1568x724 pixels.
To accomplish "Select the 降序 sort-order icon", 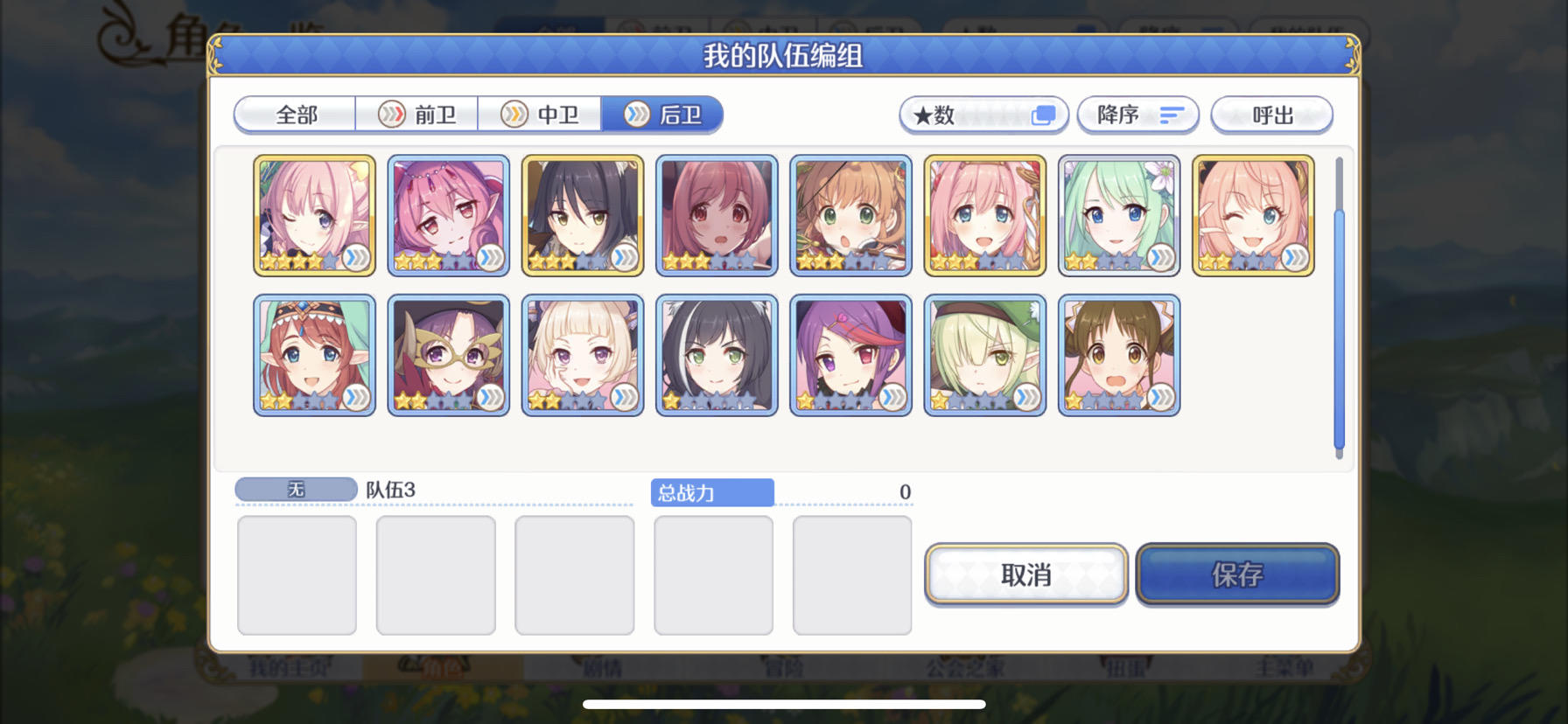I will (1172, 115).
